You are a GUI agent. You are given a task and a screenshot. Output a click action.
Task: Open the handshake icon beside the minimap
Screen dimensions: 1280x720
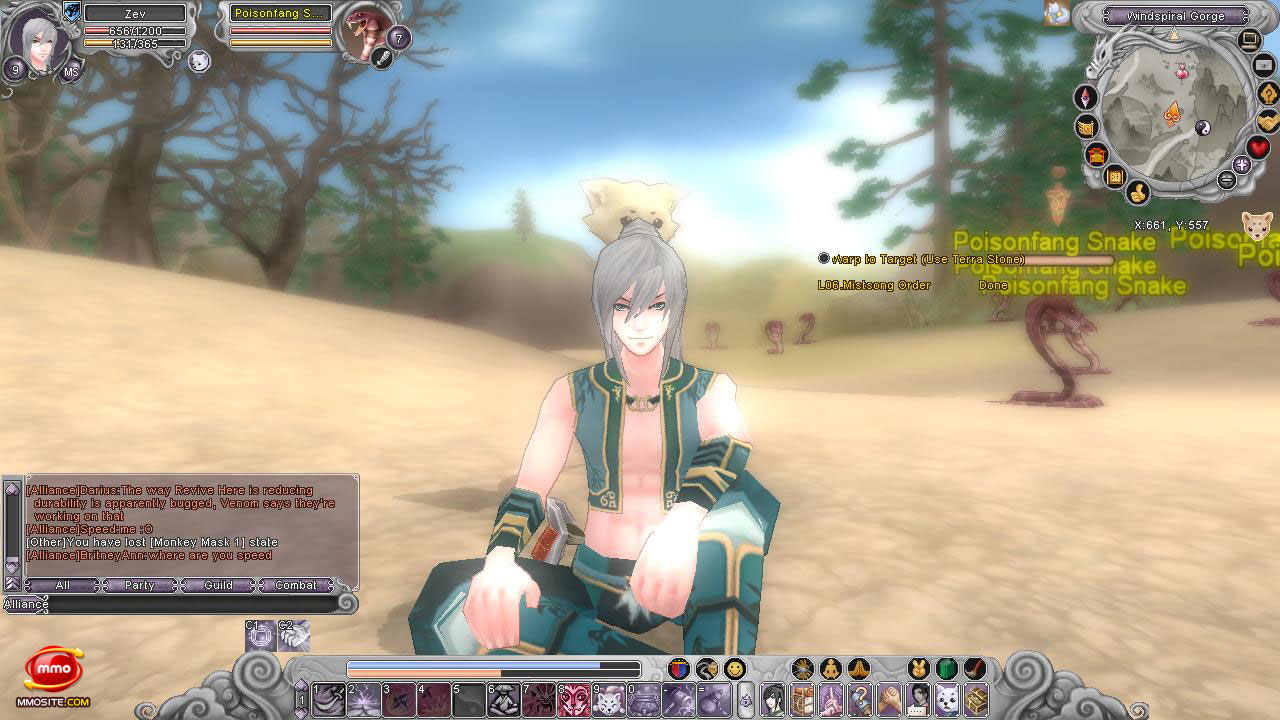click(x=1268, y=121)
